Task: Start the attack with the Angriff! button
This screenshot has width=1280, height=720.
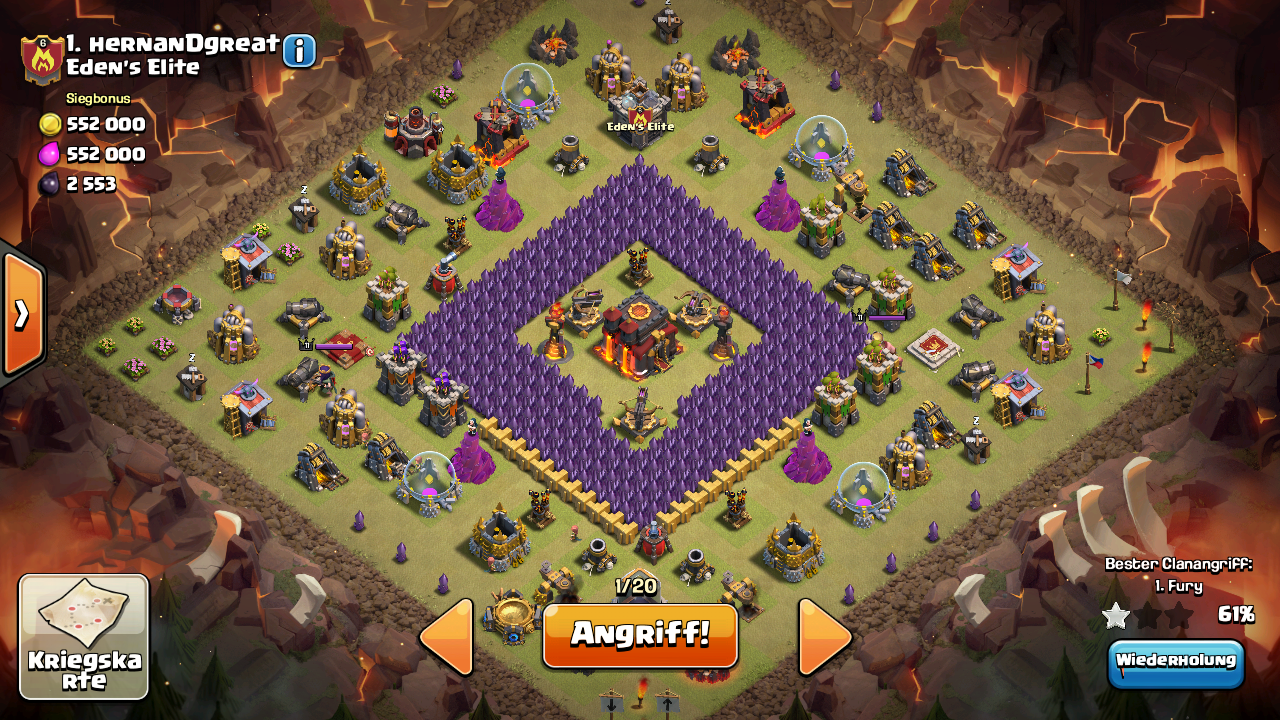Action: 640,634
